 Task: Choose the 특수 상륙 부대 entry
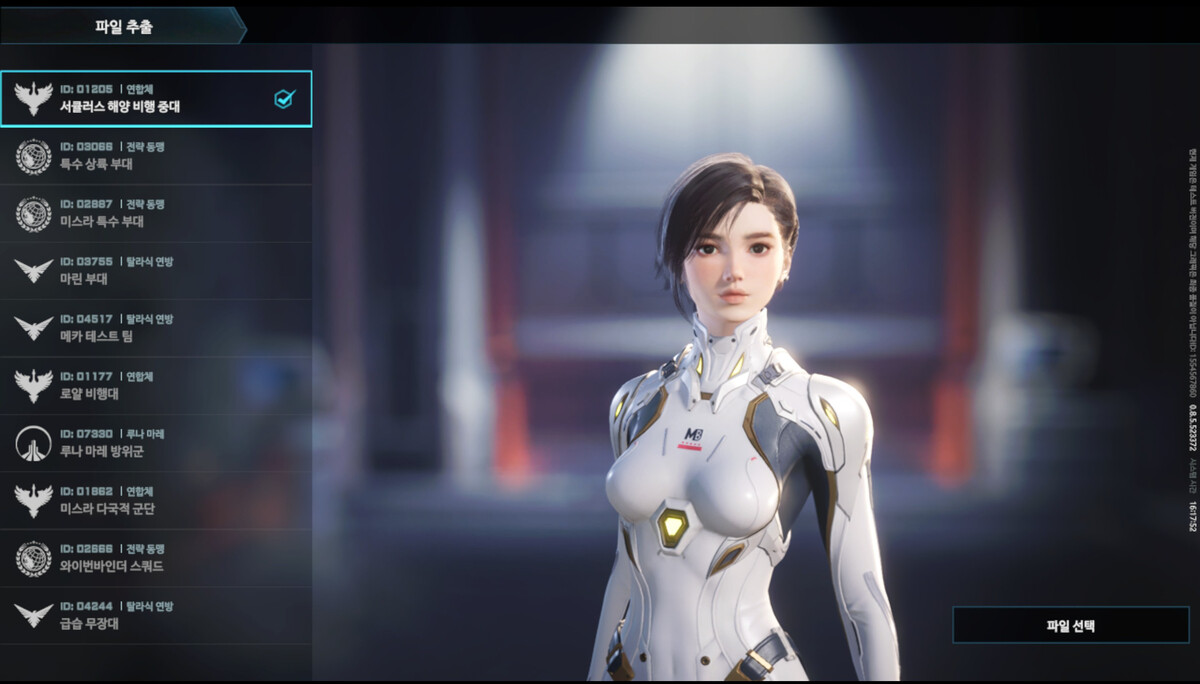pyautogui.click(x=155, y=156)
